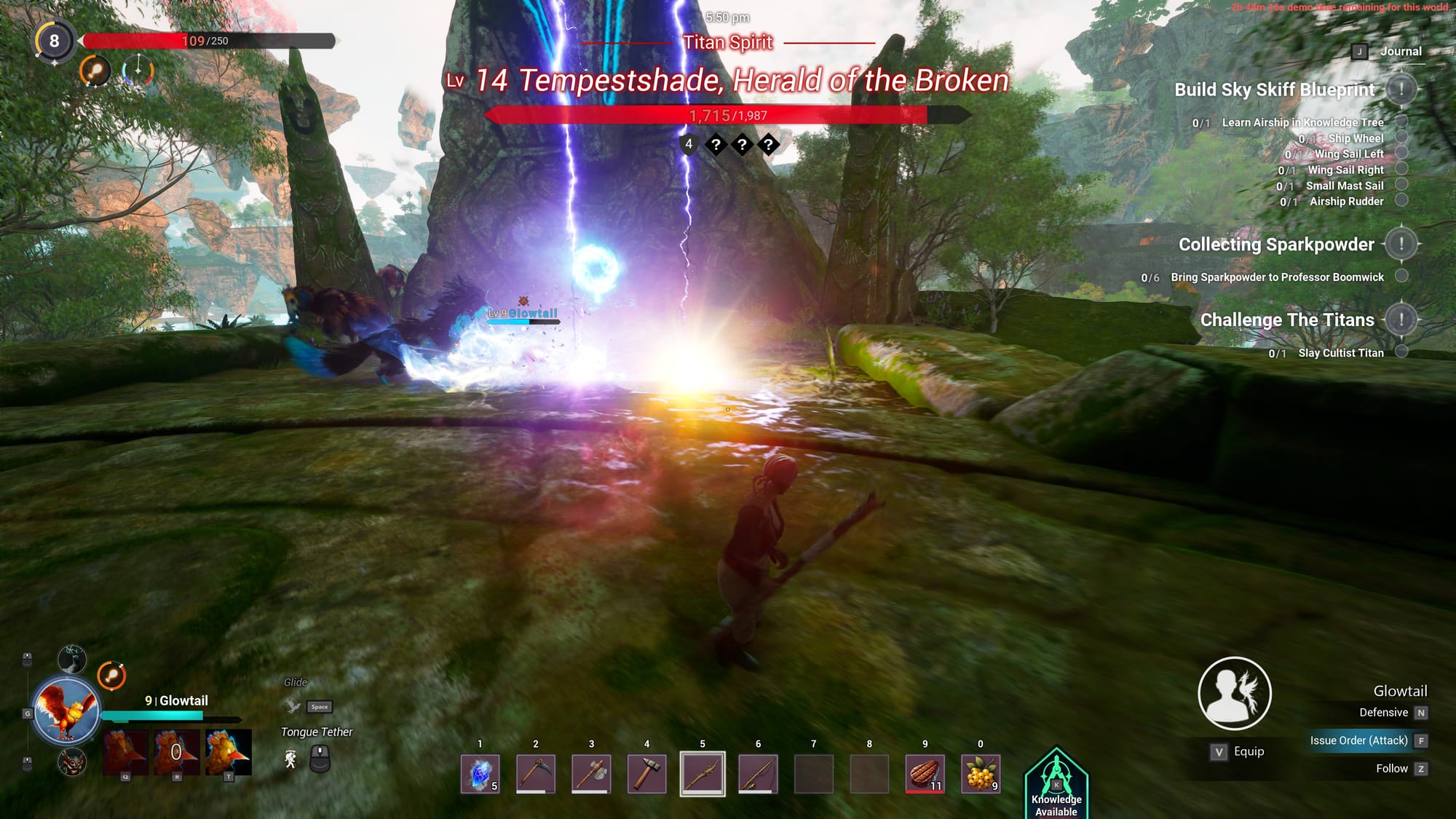Viewport: 1456px width, 819px height.
Task: Equip the fishing rod from the hotbar
Action: click(758, 773)
